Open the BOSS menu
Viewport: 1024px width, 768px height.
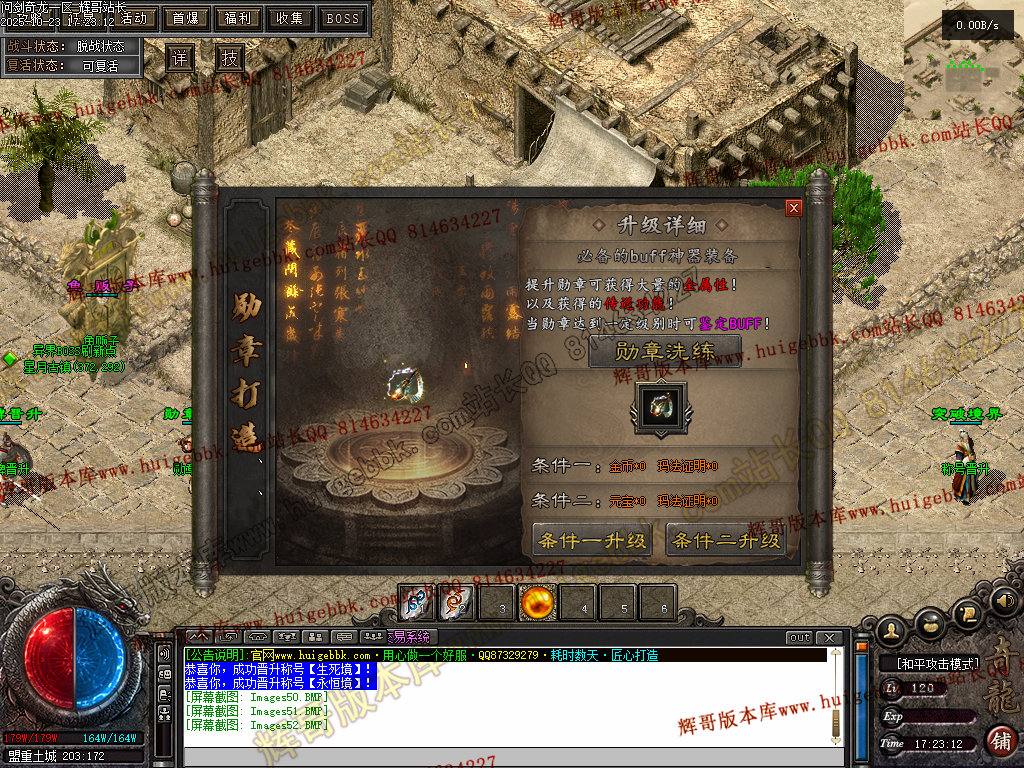coord(343,18)
